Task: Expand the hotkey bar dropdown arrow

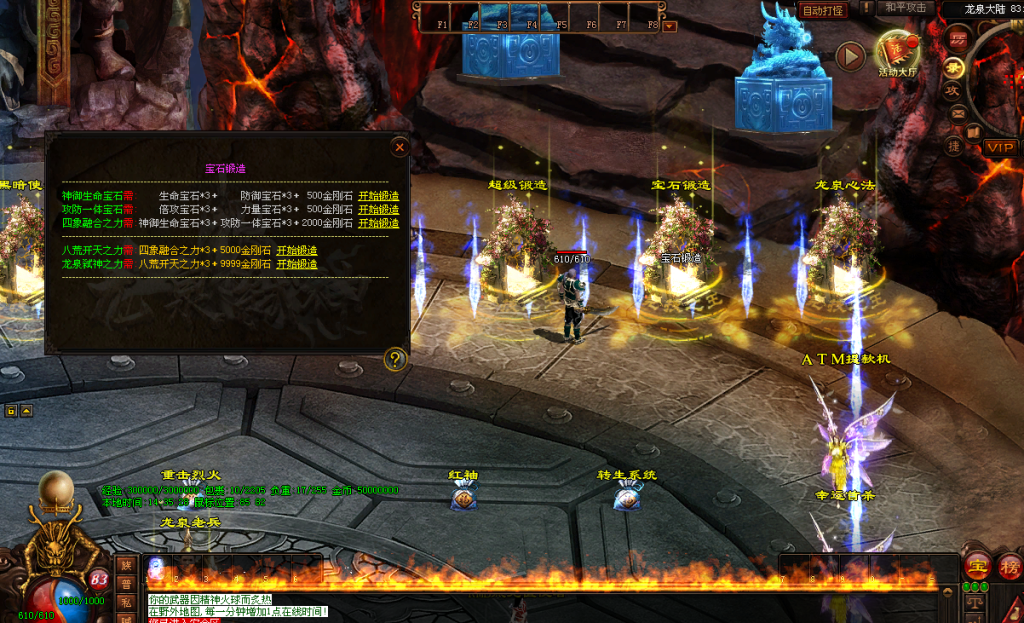Action: coord(670,26)
